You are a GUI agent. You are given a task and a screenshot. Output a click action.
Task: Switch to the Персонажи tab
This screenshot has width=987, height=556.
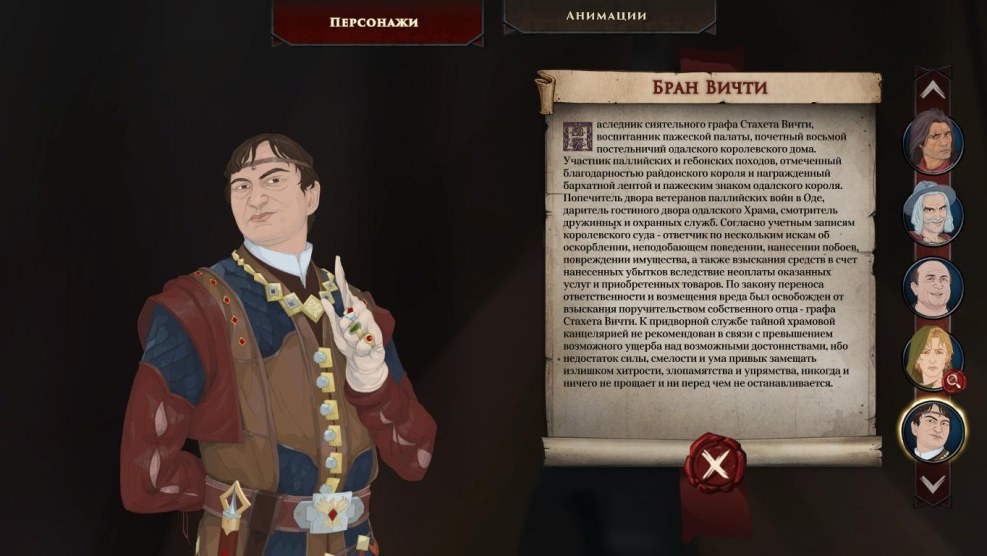pyautogui.click(x=373, y=21)
